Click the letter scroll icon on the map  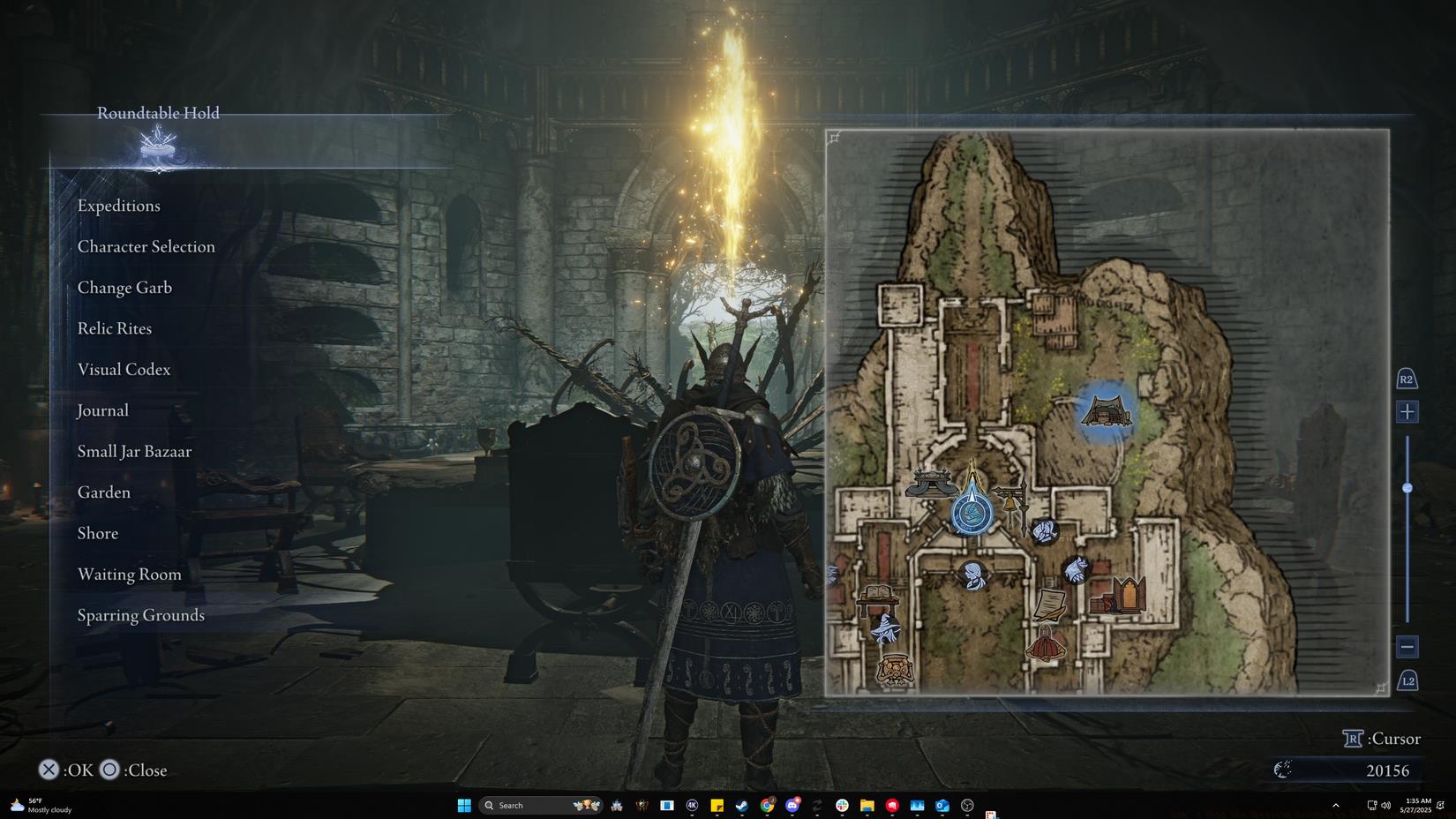1050,603
